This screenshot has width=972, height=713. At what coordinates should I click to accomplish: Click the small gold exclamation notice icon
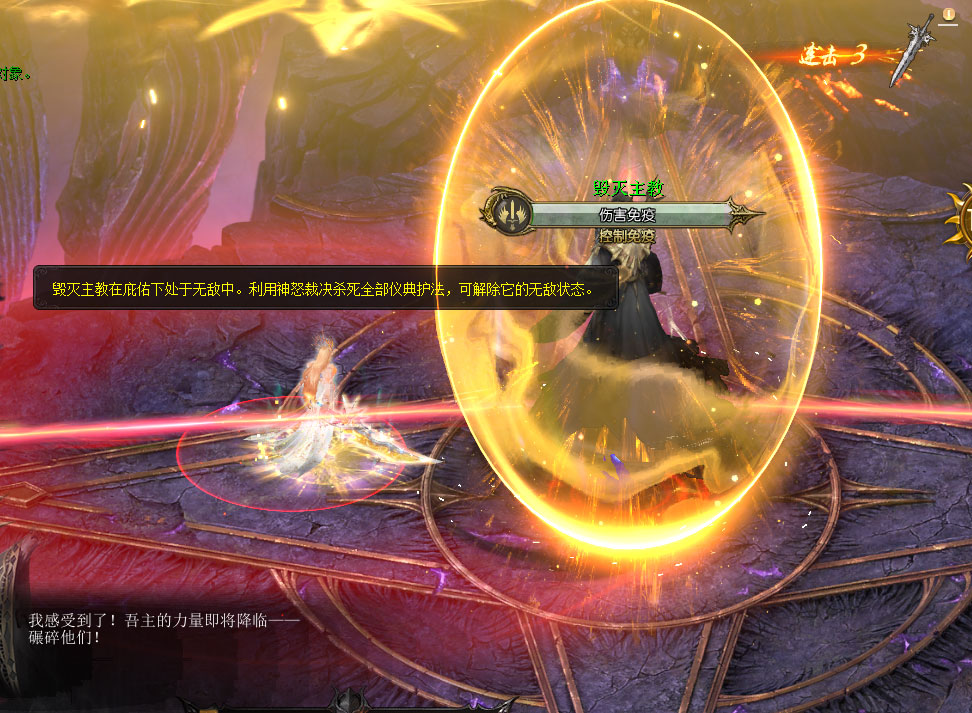pyautogui.click(x=949, y=14)
